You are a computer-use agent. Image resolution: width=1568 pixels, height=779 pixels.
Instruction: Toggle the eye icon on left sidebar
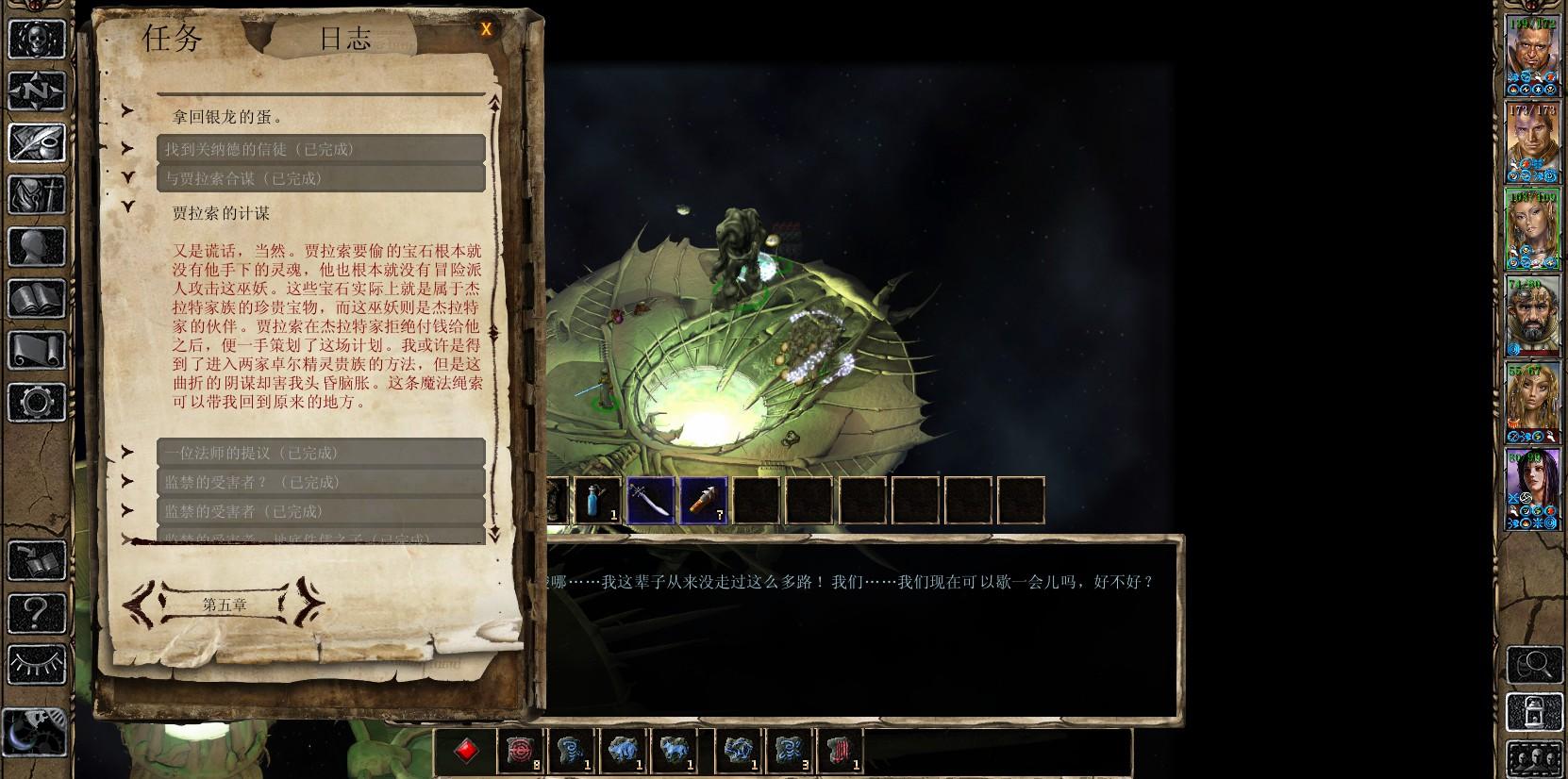[37, 665]
